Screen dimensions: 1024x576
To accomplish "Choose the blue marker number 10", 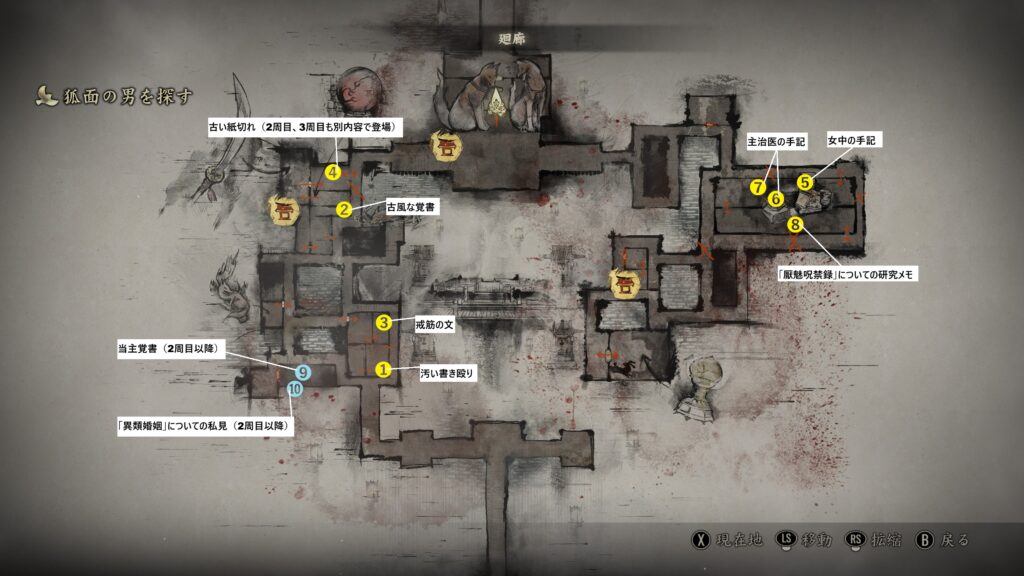I will coord(295,389).
